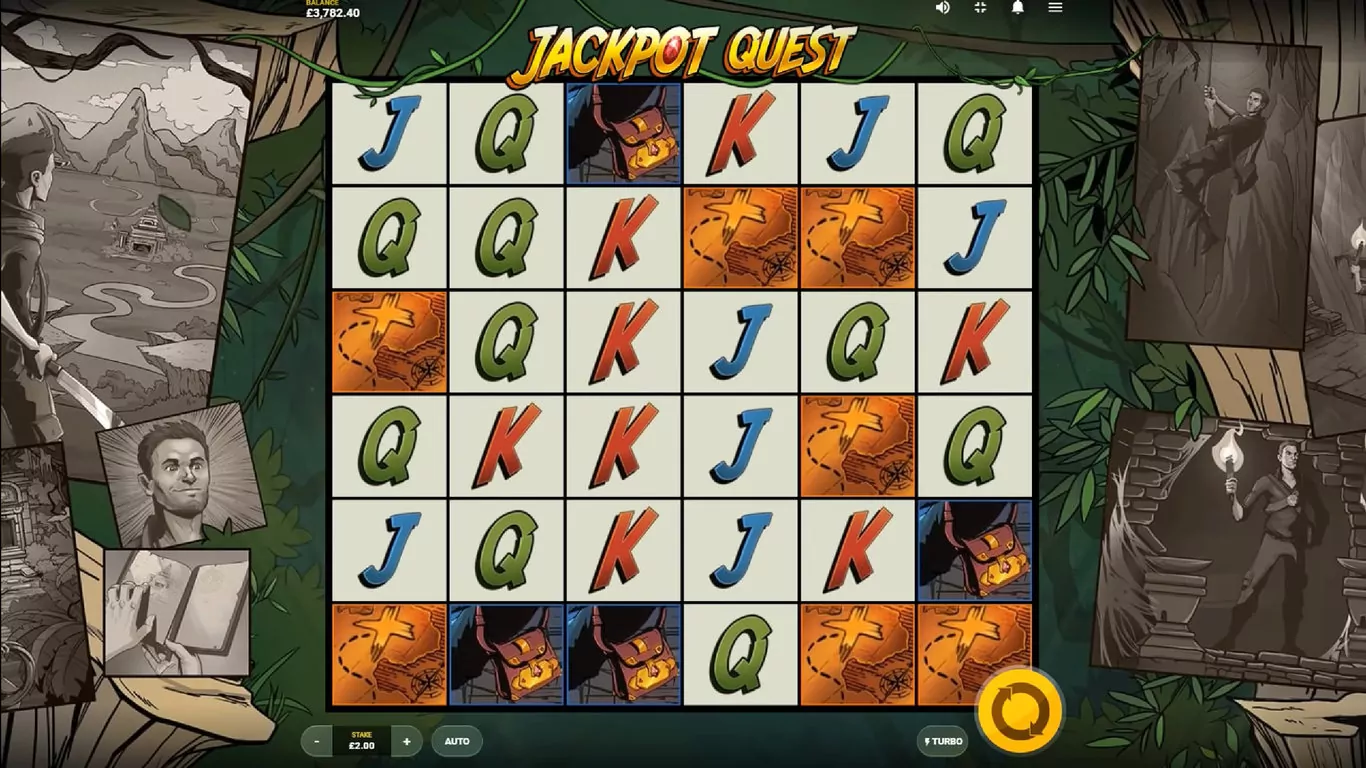
Task: Mute the game sound
Action: pos(942,8)
